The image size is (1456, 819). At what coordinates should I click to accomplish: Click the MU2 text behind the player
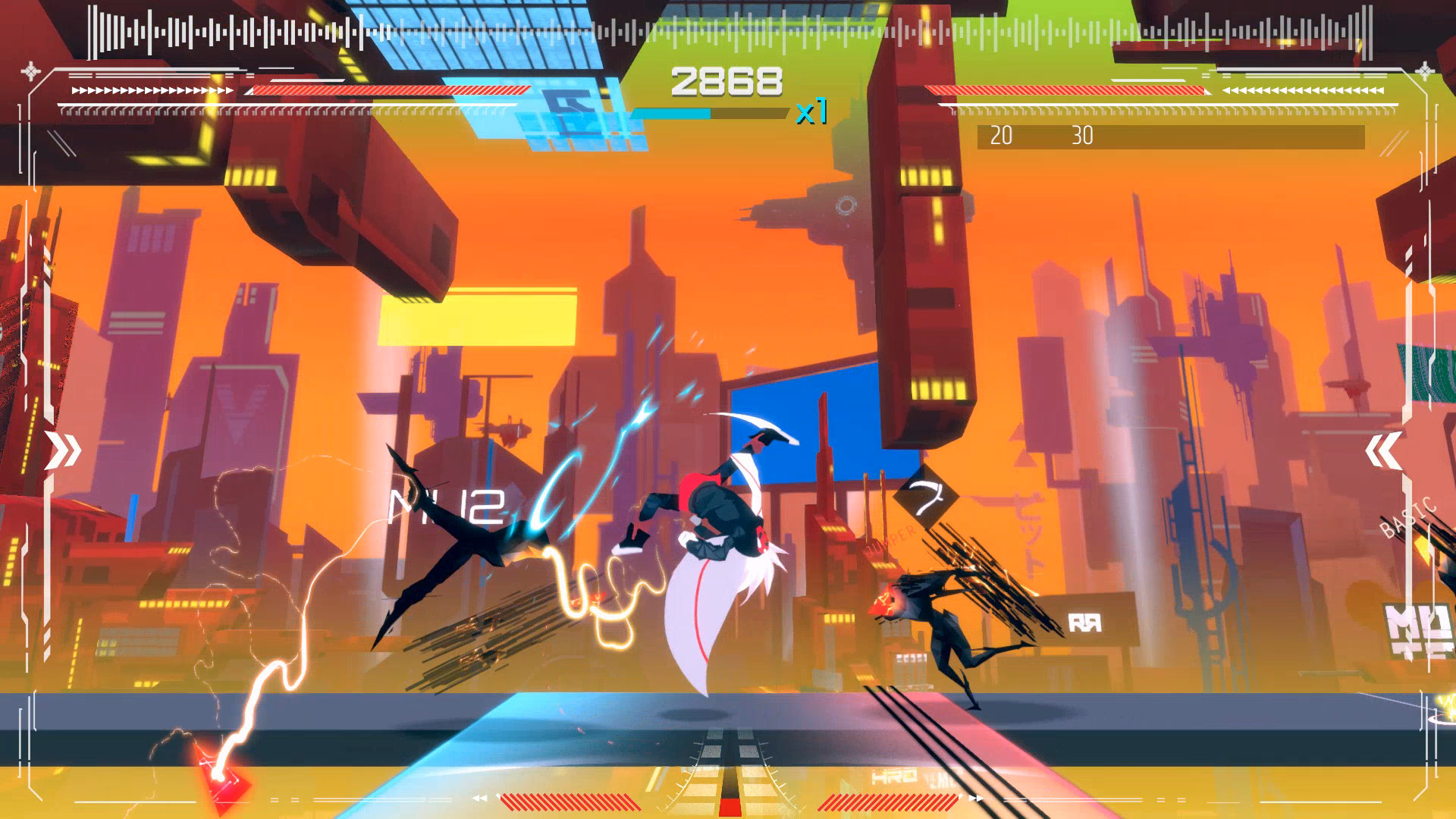pyautogui.click(x=449, y=506)
